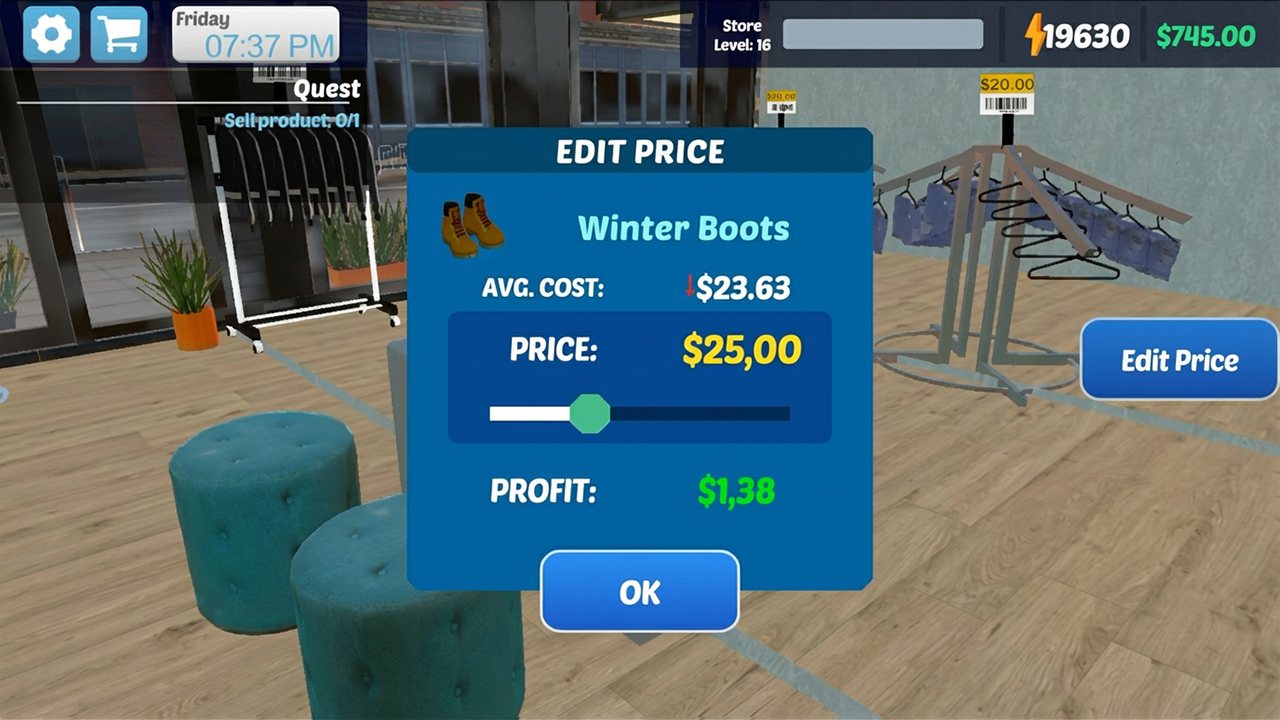Click the Edit Price dialog header
Screen dimensions: 1280x720
point(640,152)
